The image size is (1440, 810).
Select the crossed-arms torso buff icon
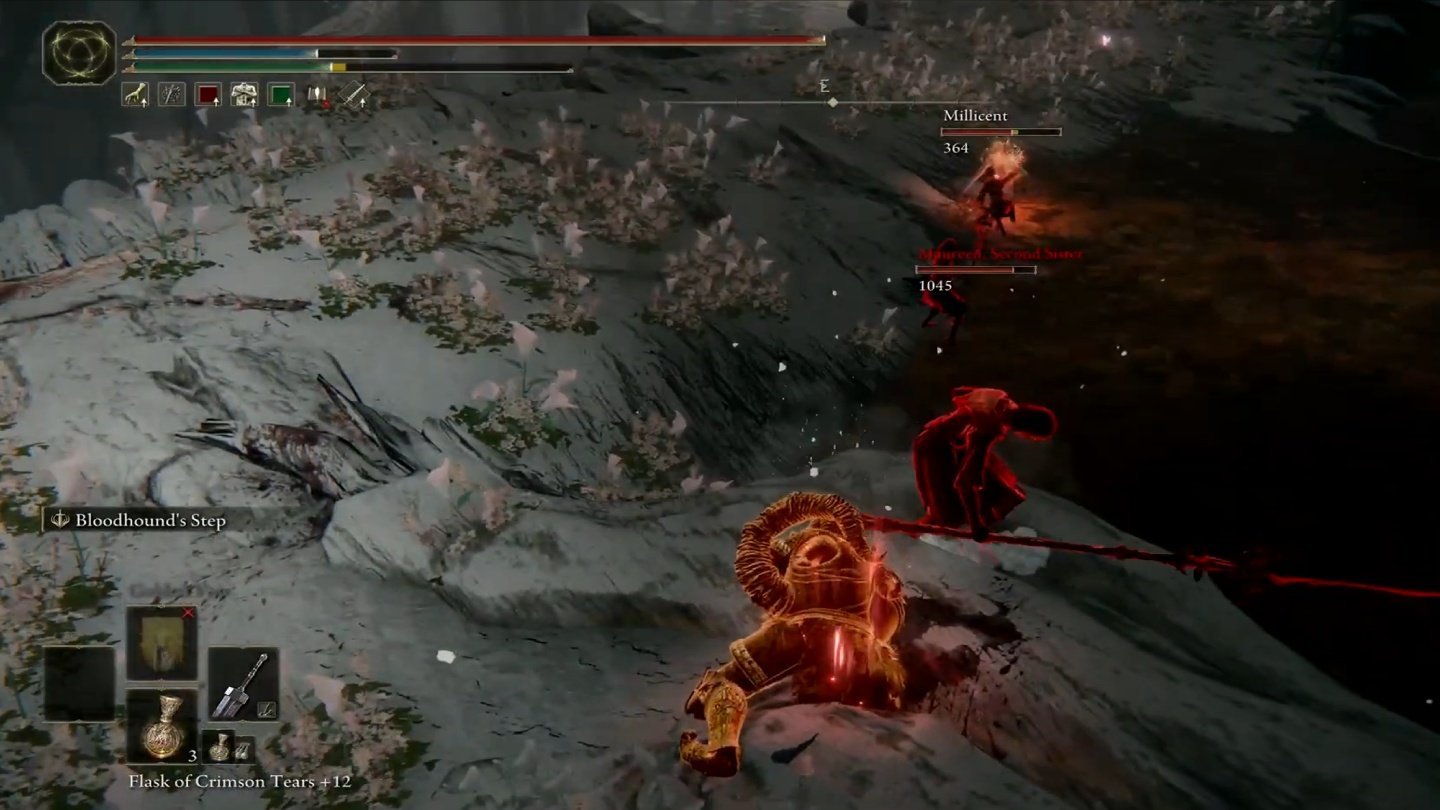tap(244, 94)
